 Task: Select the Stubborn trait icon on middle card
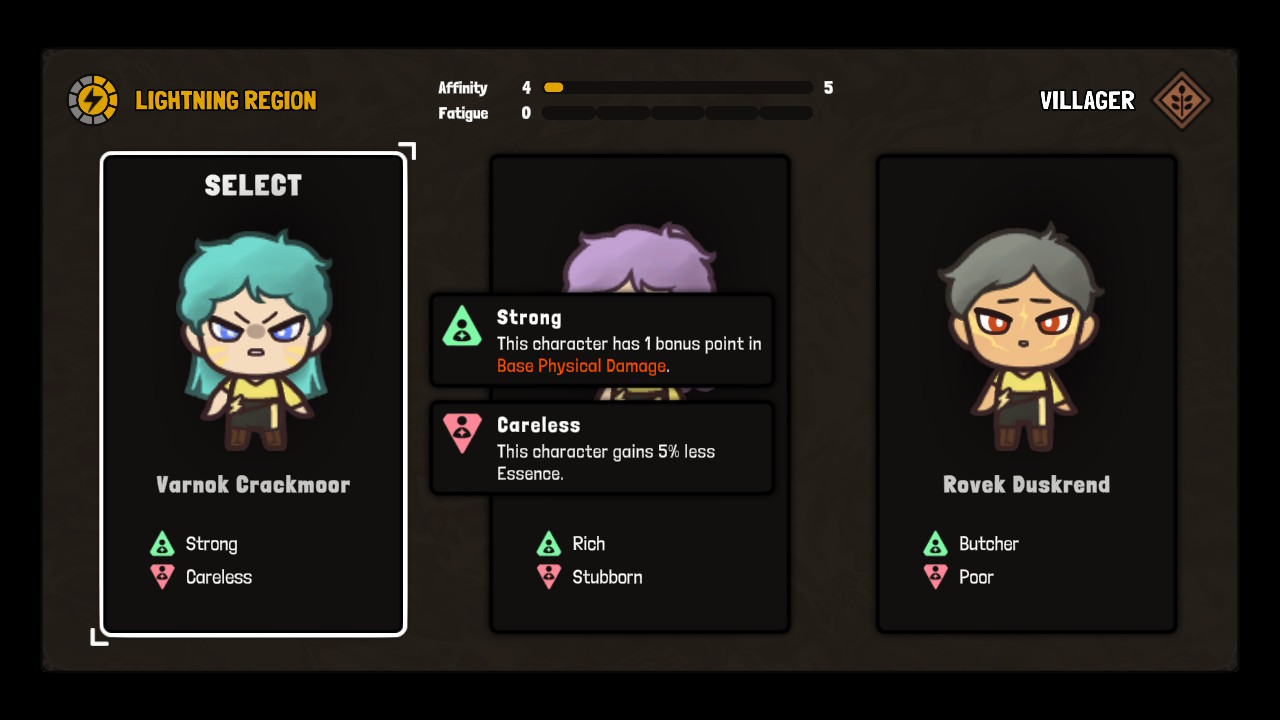click(x=549, y=576)
